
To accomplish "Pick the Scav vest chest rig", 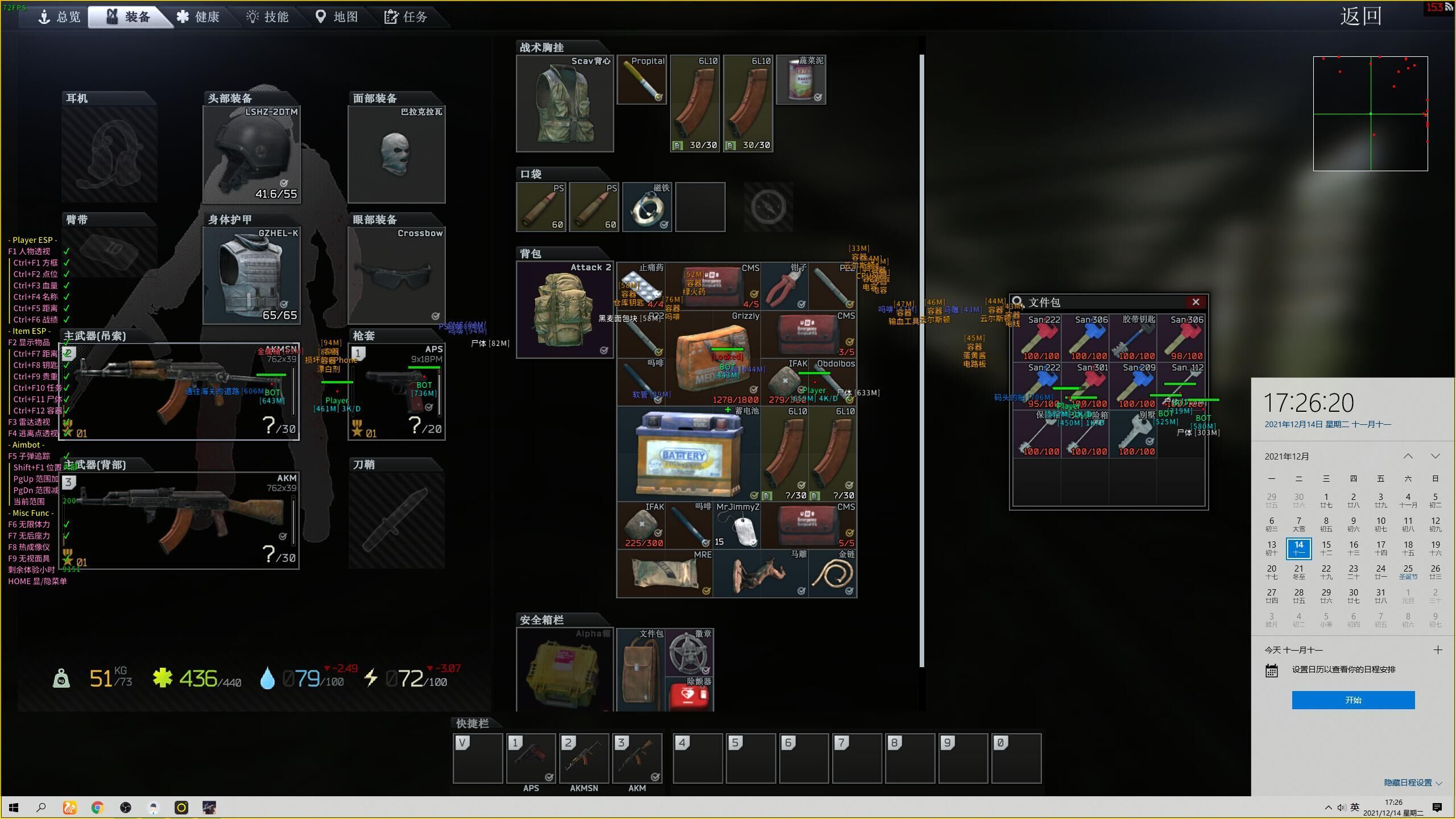I will (565, 104).
